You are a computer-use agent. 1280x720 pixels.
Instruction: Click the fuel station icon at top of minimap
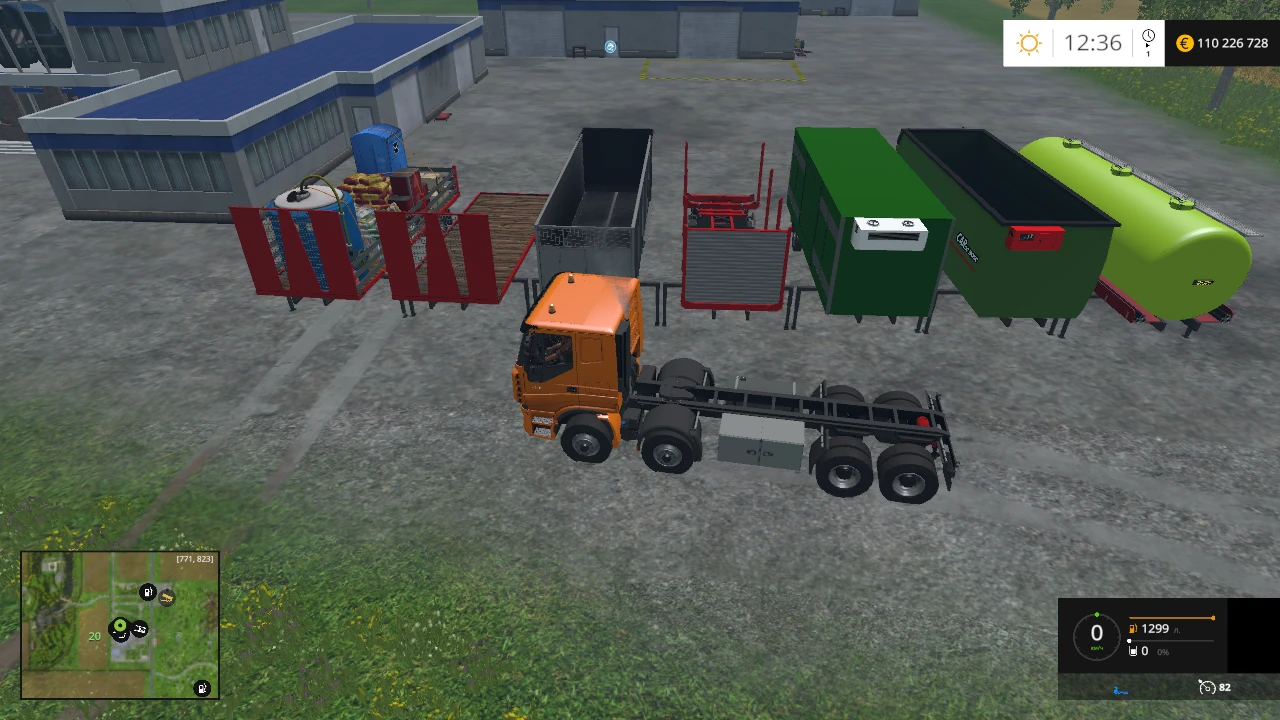click(147, 592)
